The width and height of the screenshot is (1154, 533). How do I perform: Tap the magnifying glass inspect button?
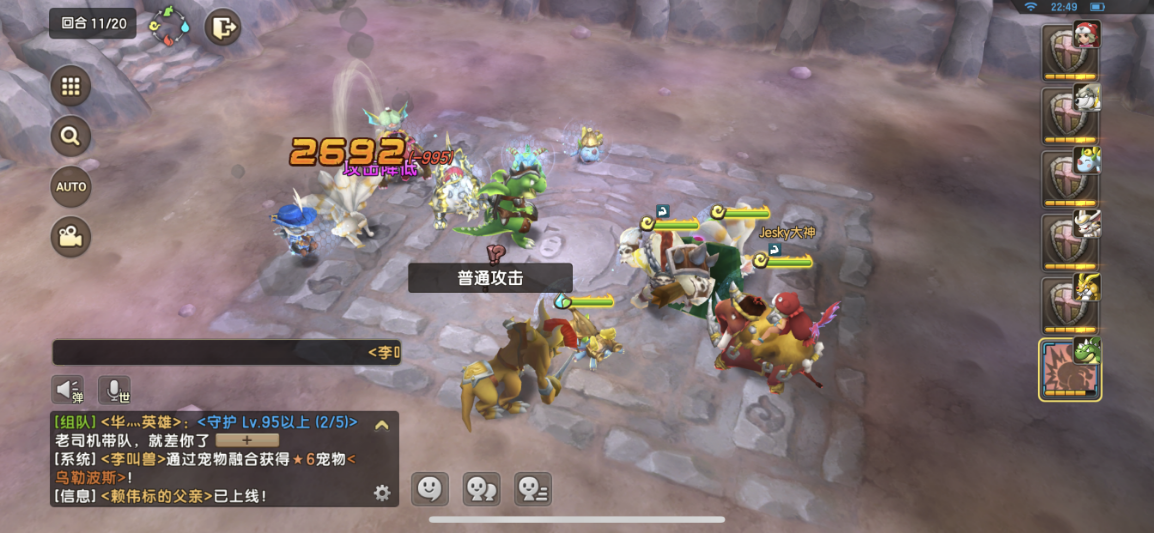70,137
